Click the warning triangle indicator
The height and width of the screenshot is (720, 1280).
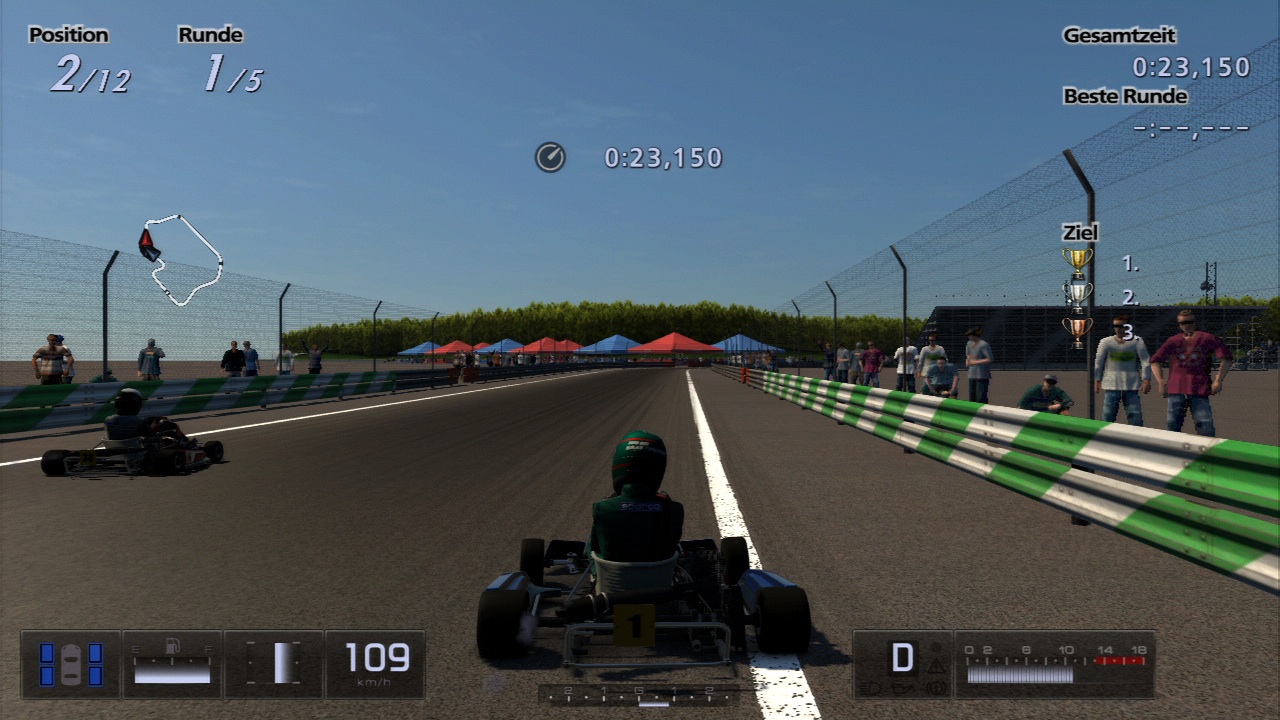coord(935,666)
